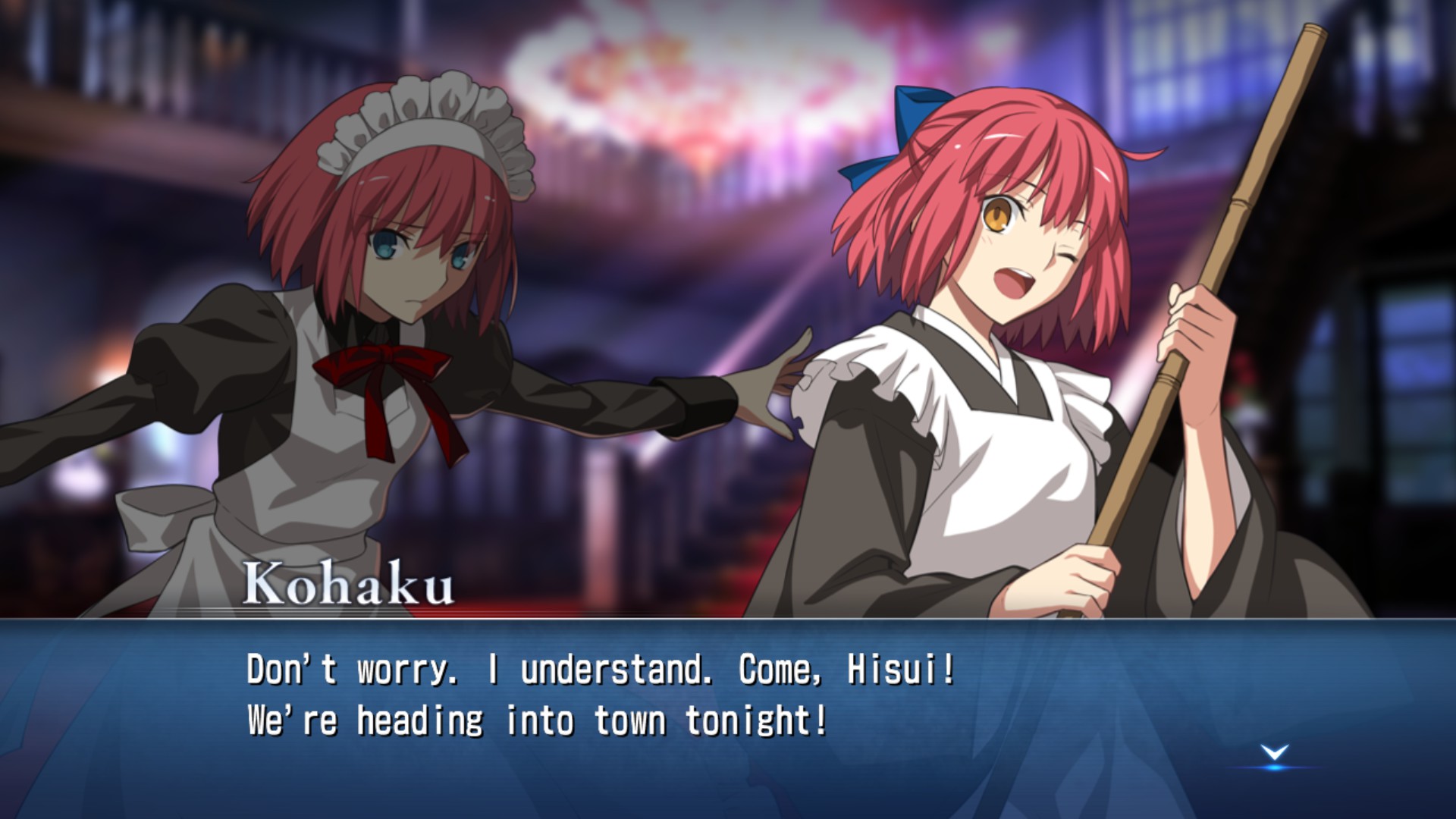Advance dialogue with the down-arrow continue indicator
Screen dimensions: 1456x819
pos(1275,754)
